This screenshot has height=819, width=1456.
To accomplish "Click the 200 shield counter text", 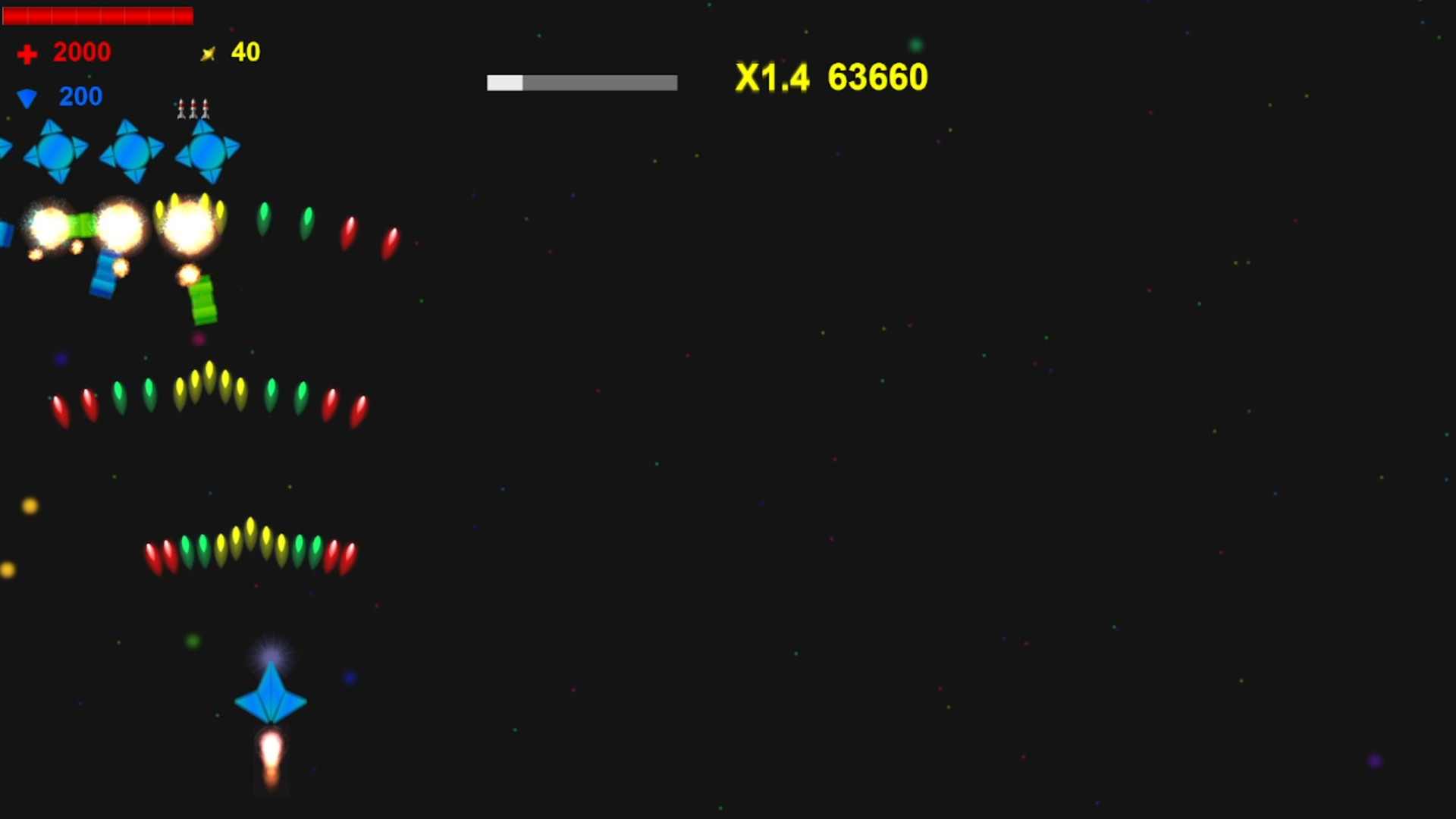I will click(x=80, y=96).
